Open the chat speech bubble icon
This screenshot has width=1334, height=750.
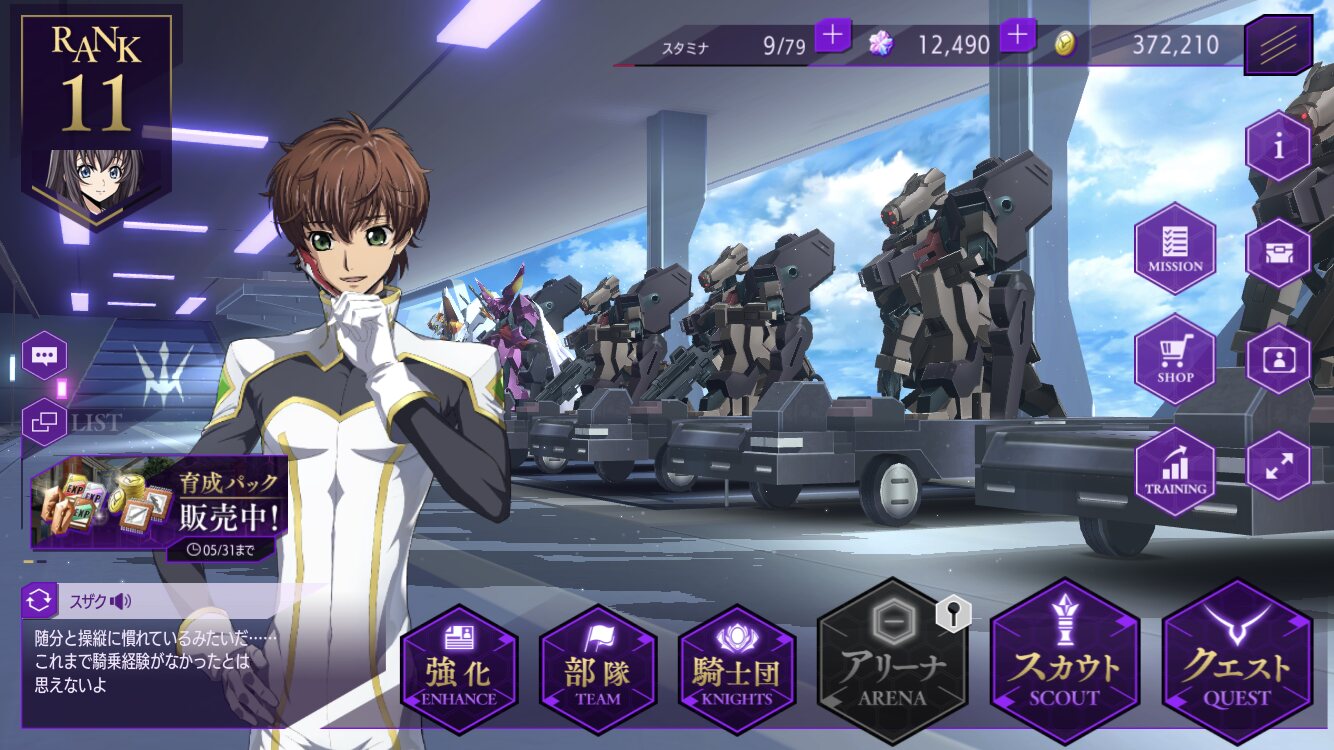pyautogui.click(x=45, y=355)
